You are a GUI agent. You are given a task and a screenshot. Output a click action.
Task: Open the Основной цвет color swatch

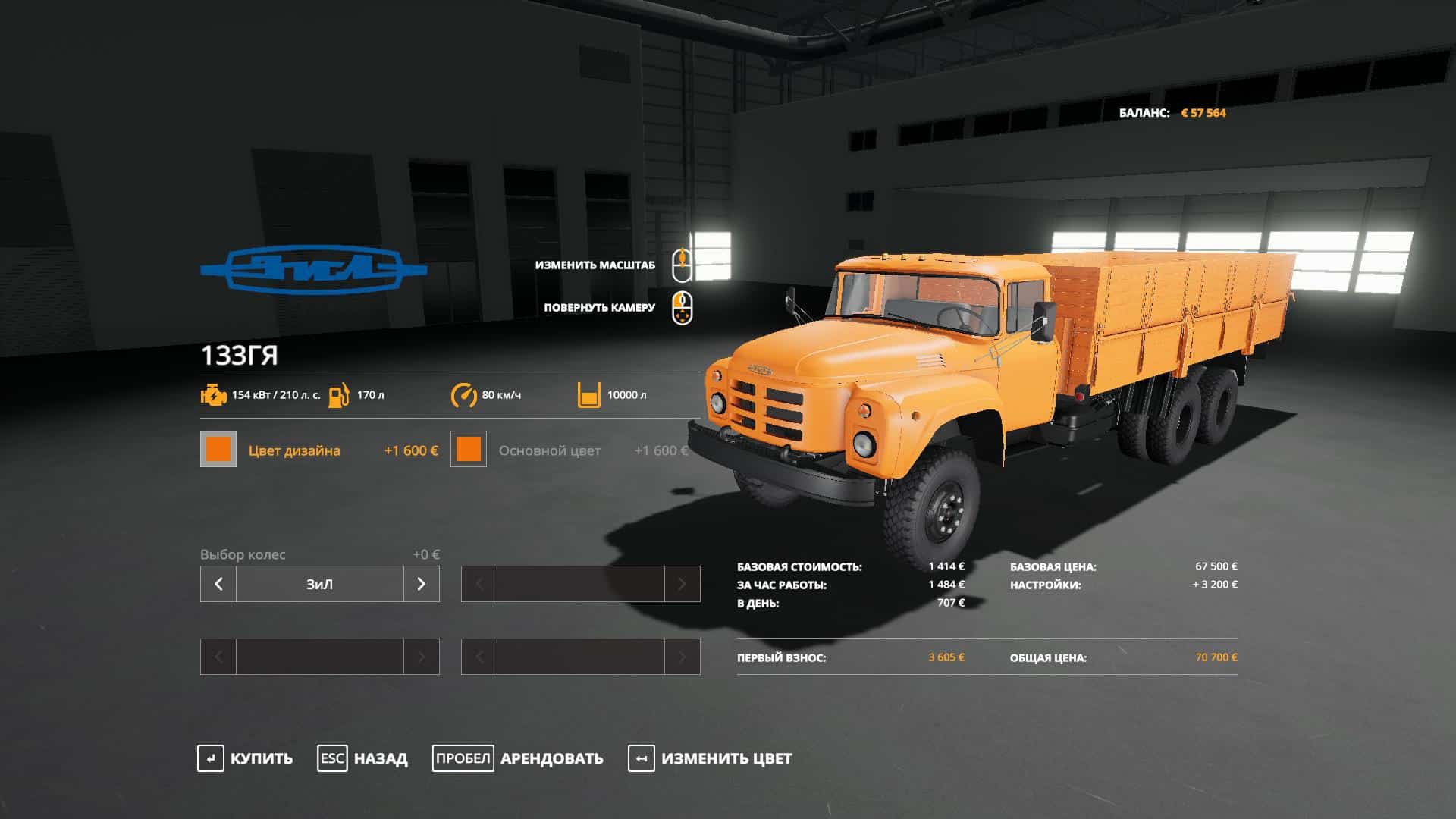pos(469,450)
